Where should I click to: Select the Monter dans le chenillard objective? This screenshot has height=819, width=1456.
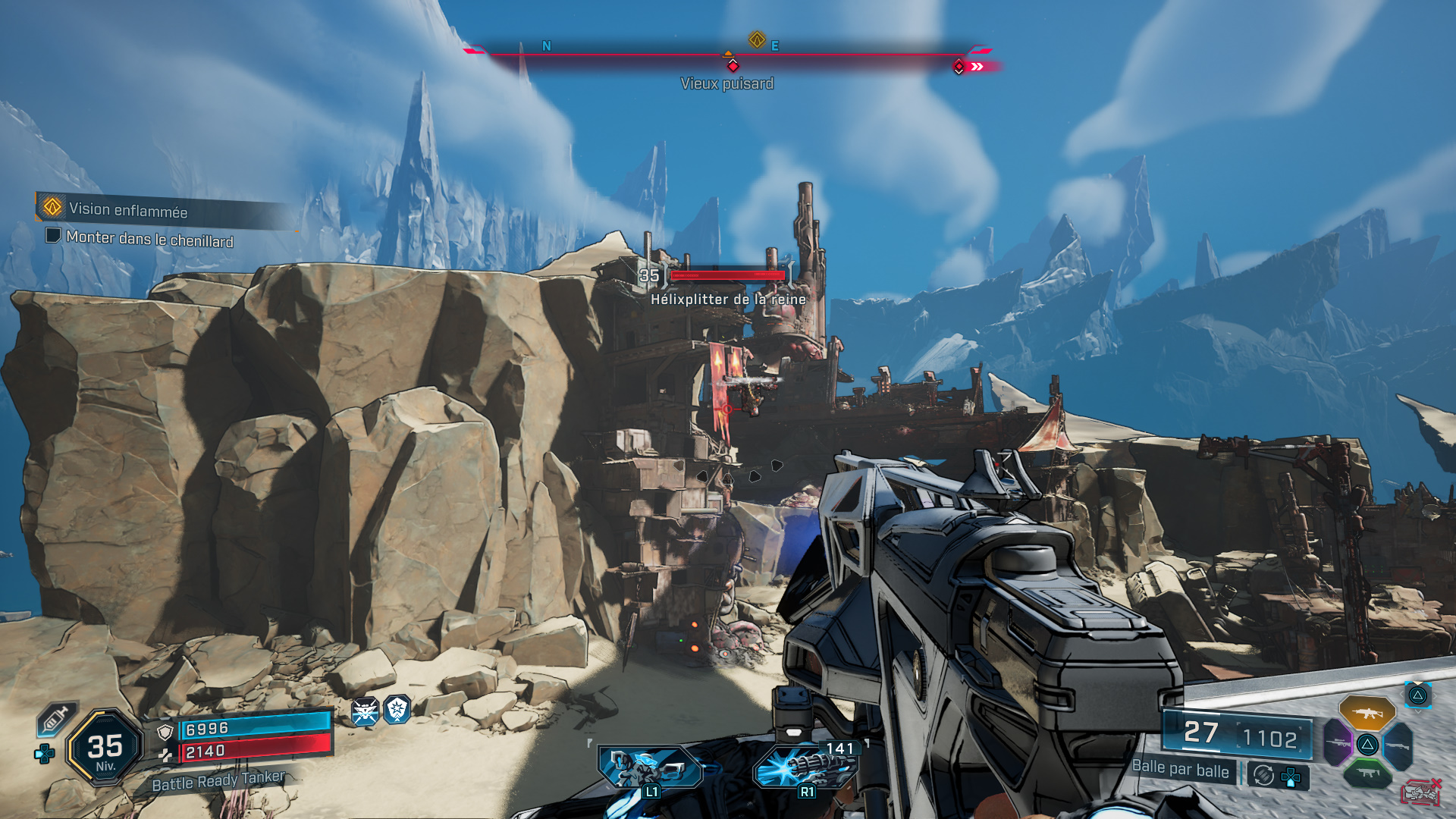pyautogui.click(x=149, y=239)
